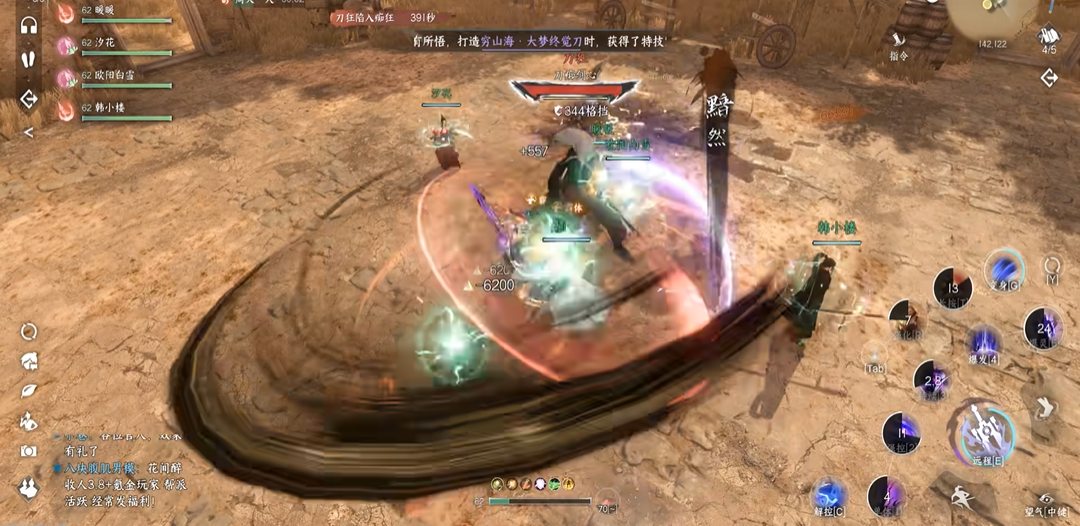Select party member 暖暖
The width and height of the screenshot is (1080, 526).
coord(112,14)
